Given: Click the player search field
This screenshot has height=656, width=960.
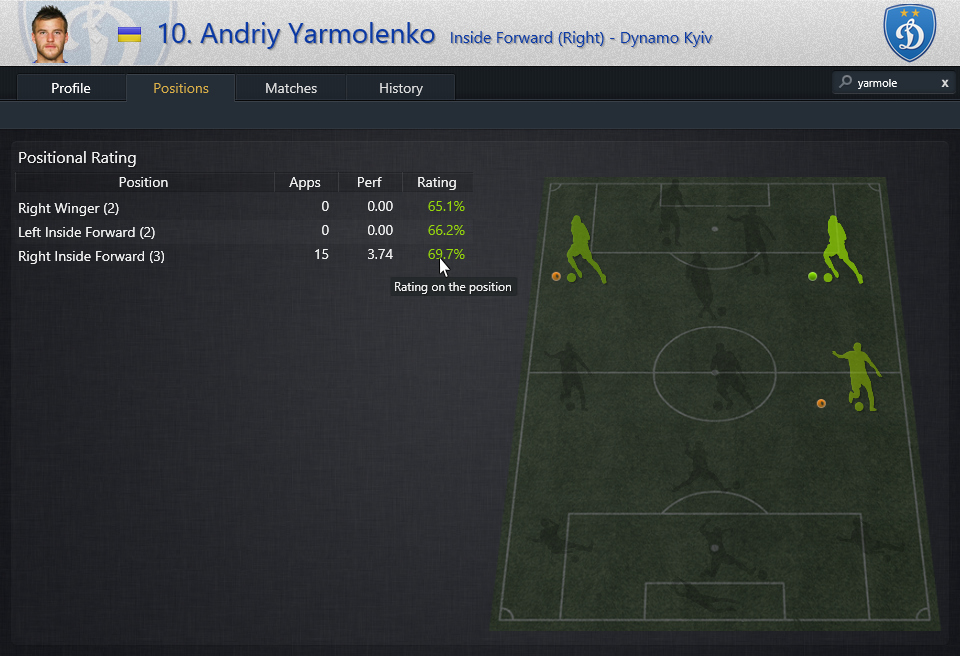Looking at the screenshot, I should [893, 83].
